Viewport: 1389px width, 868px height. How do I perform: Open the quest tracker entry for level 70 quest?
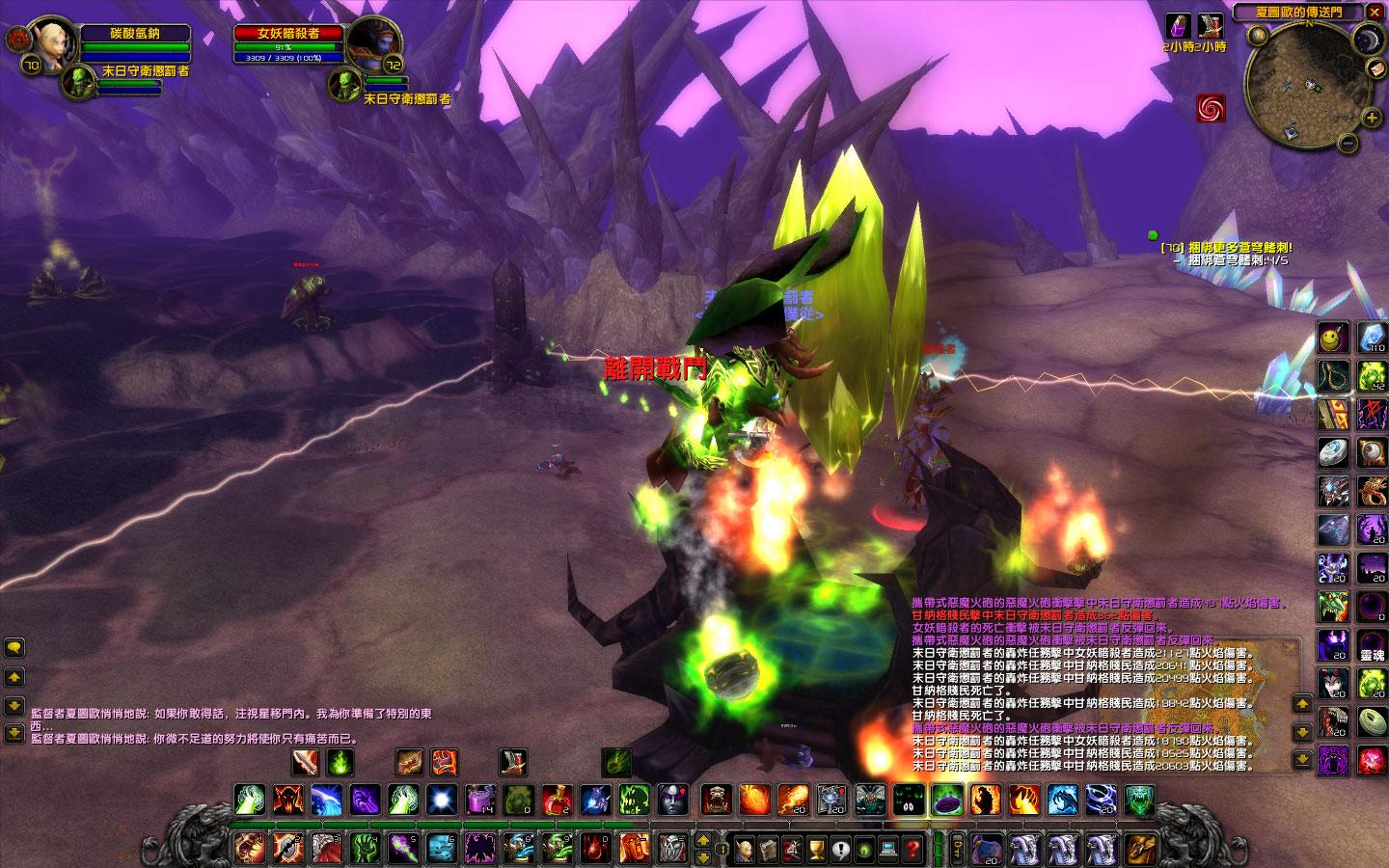[x=1225, y=248]
